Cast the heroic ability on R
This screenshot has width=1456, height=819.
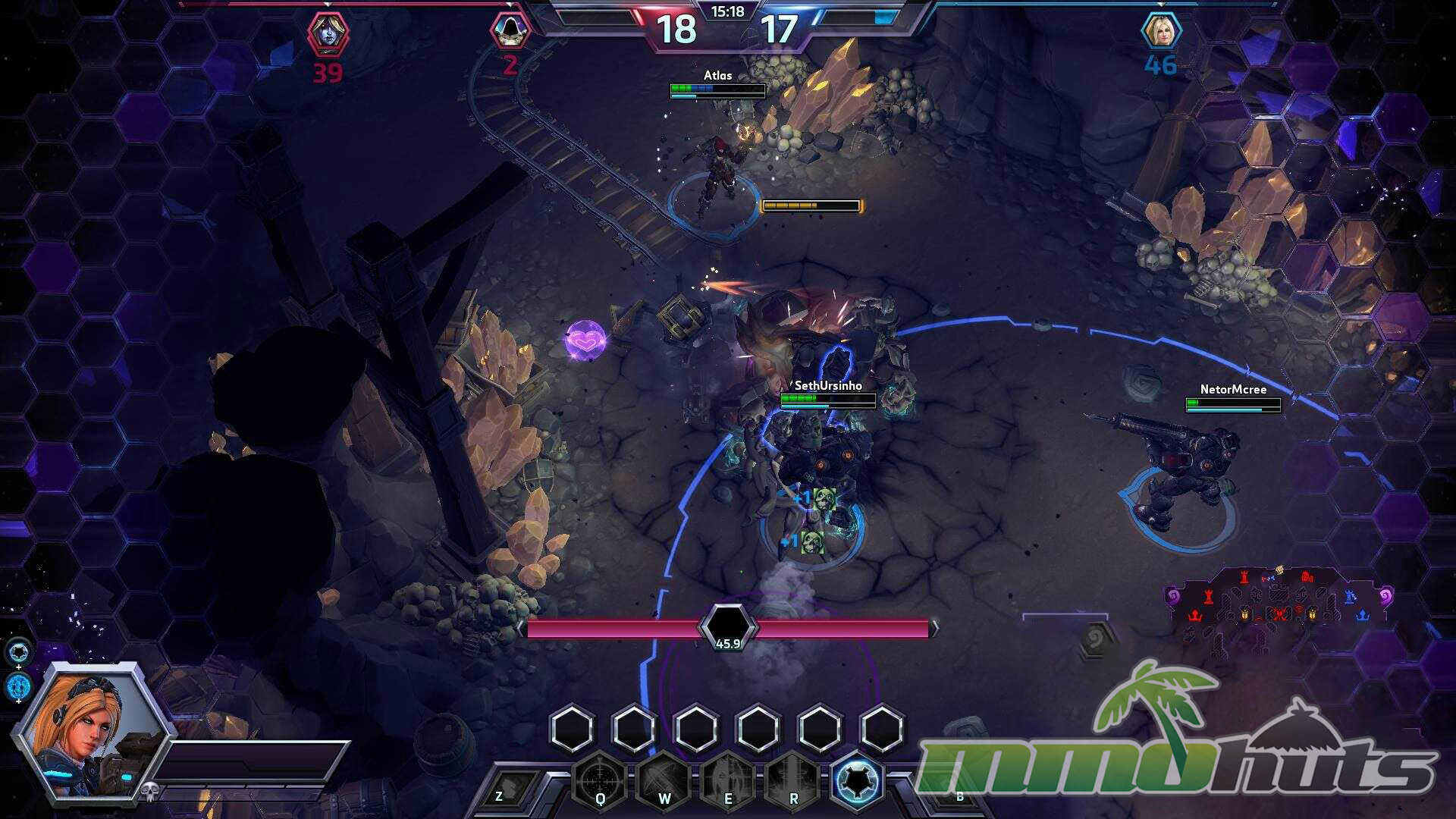tap(793, 781)
